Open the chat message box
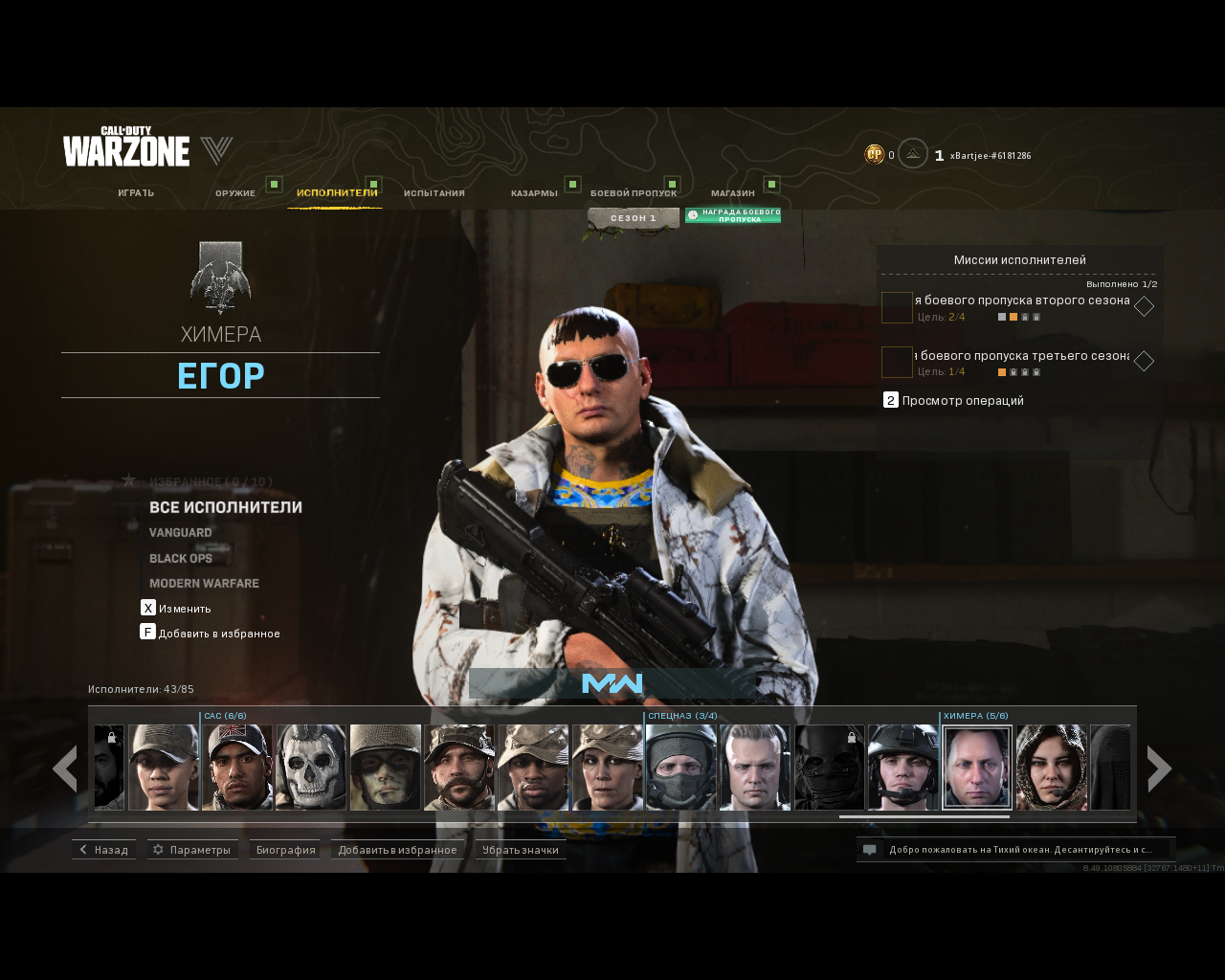The height and width of the screenshot is (980, 1225). click(1015, 850)
